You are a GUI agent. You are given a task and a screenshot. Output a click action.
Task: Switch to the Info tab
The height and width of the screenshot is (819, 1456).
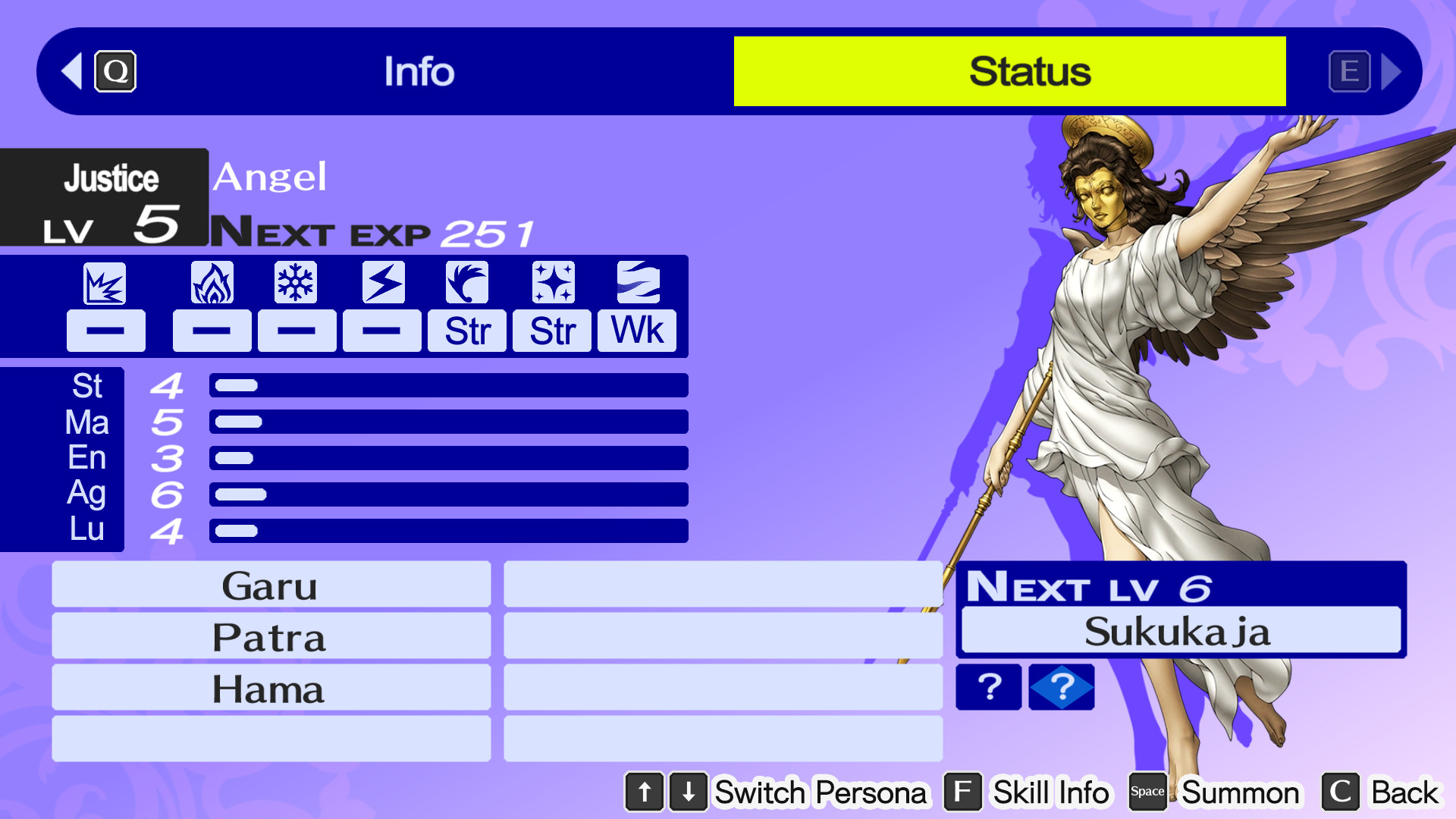click(419, 71)
